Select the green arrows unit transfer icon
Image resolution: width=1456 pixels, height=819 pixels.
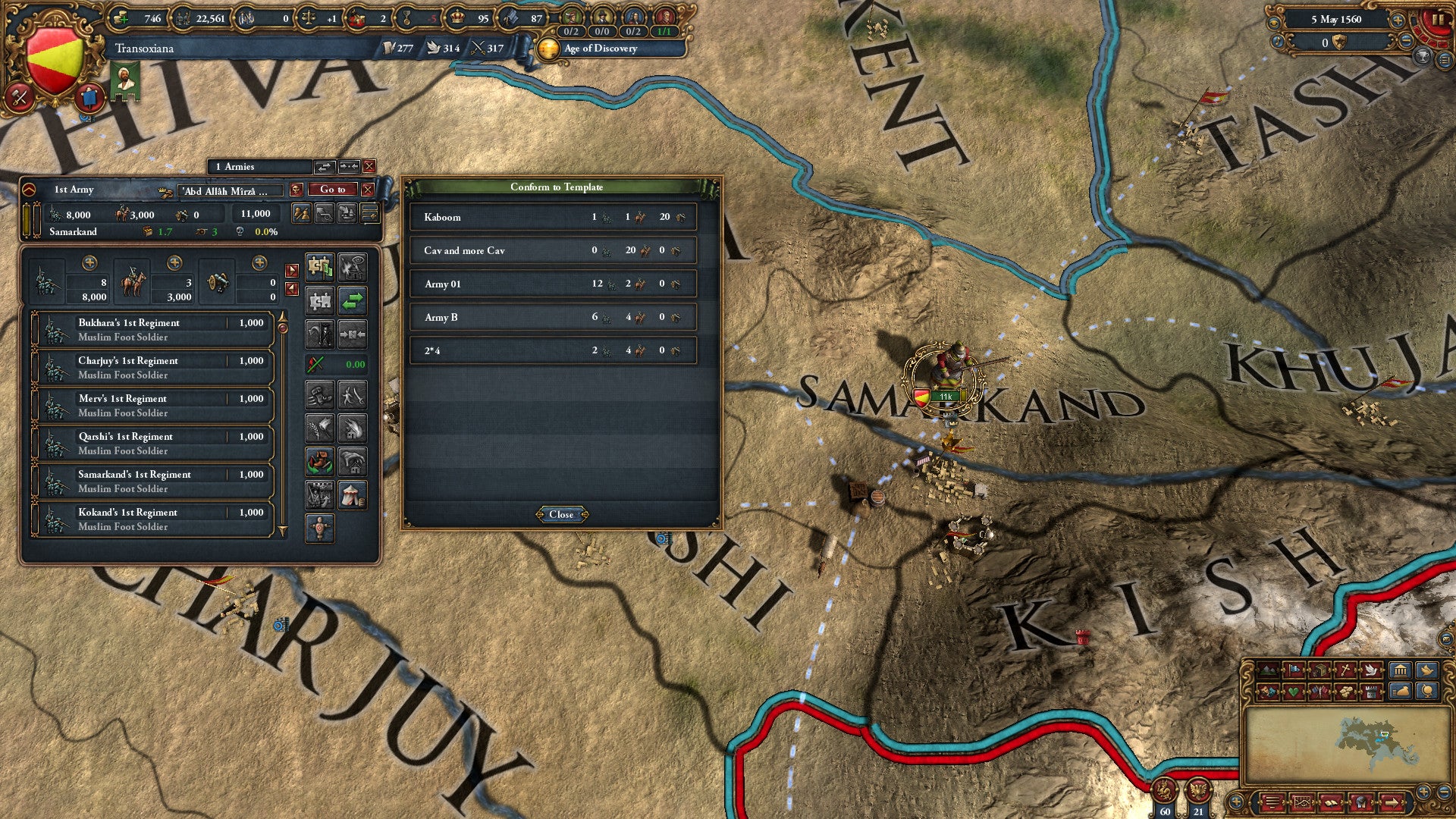coord(353,301)
